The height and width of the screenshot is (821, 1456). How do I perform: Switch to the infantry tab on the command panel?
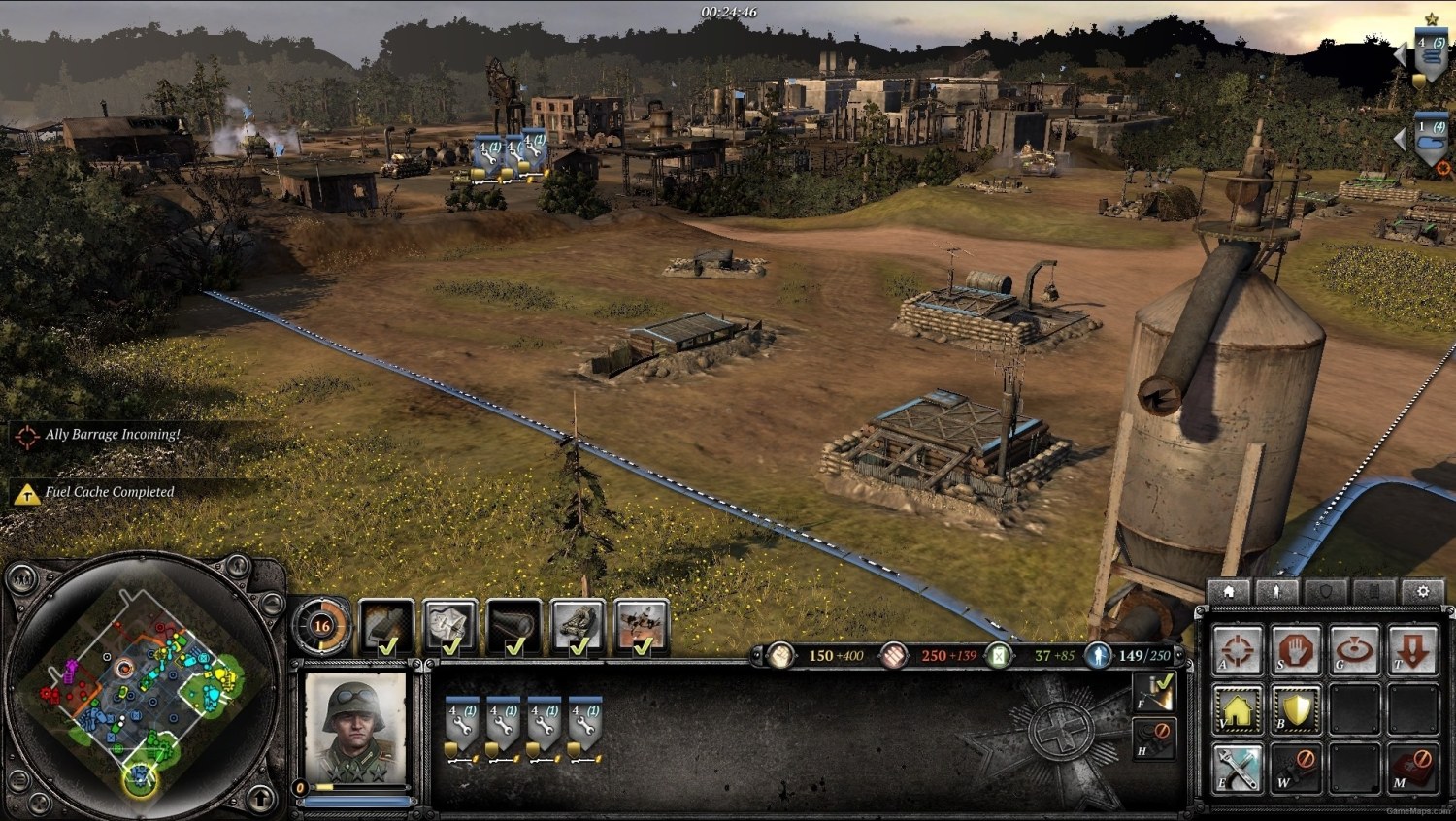[x=1276, y=589]
